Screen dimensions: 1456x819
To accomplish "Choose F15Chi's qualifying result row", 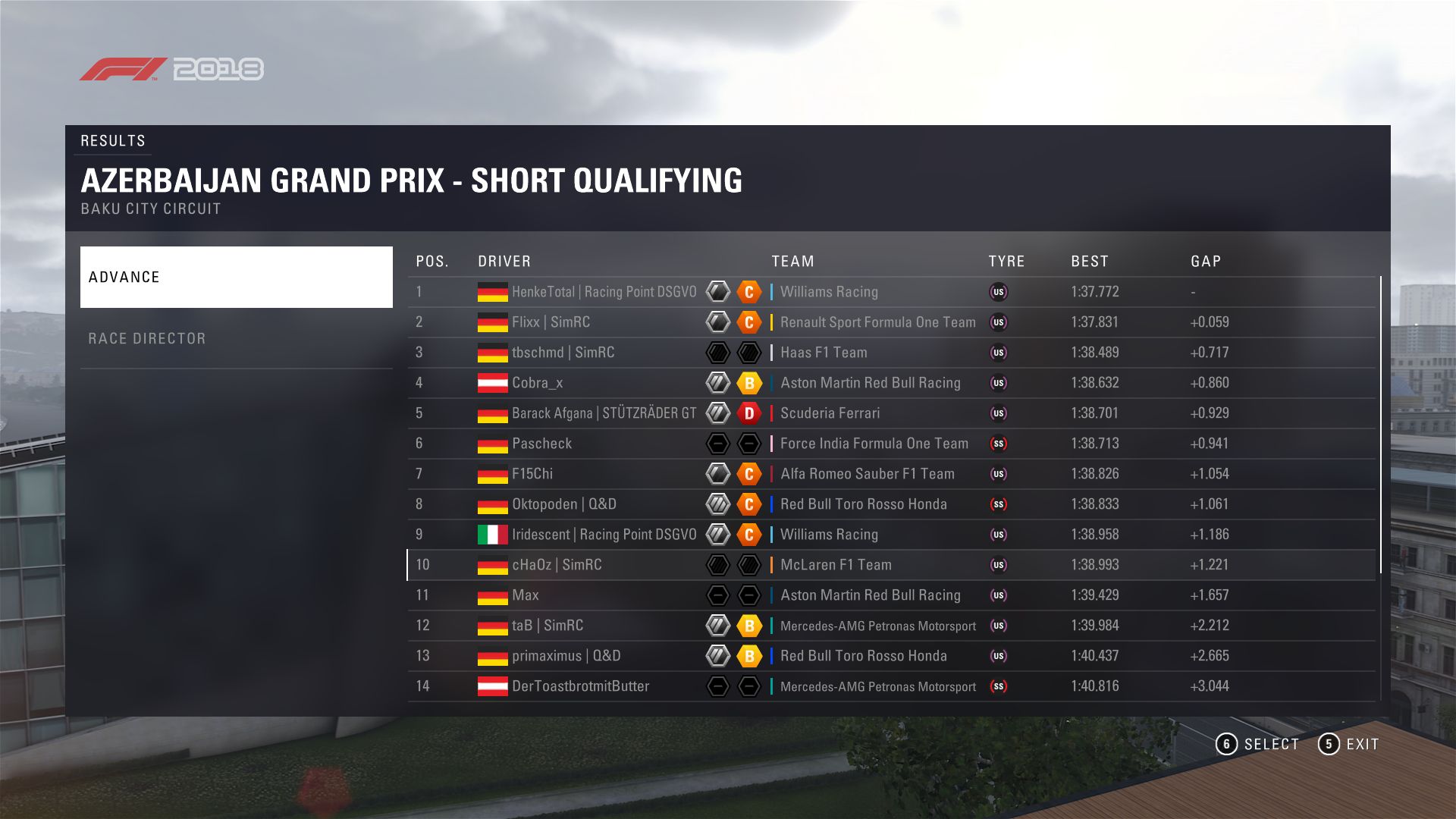I will (x=532, y=474).
